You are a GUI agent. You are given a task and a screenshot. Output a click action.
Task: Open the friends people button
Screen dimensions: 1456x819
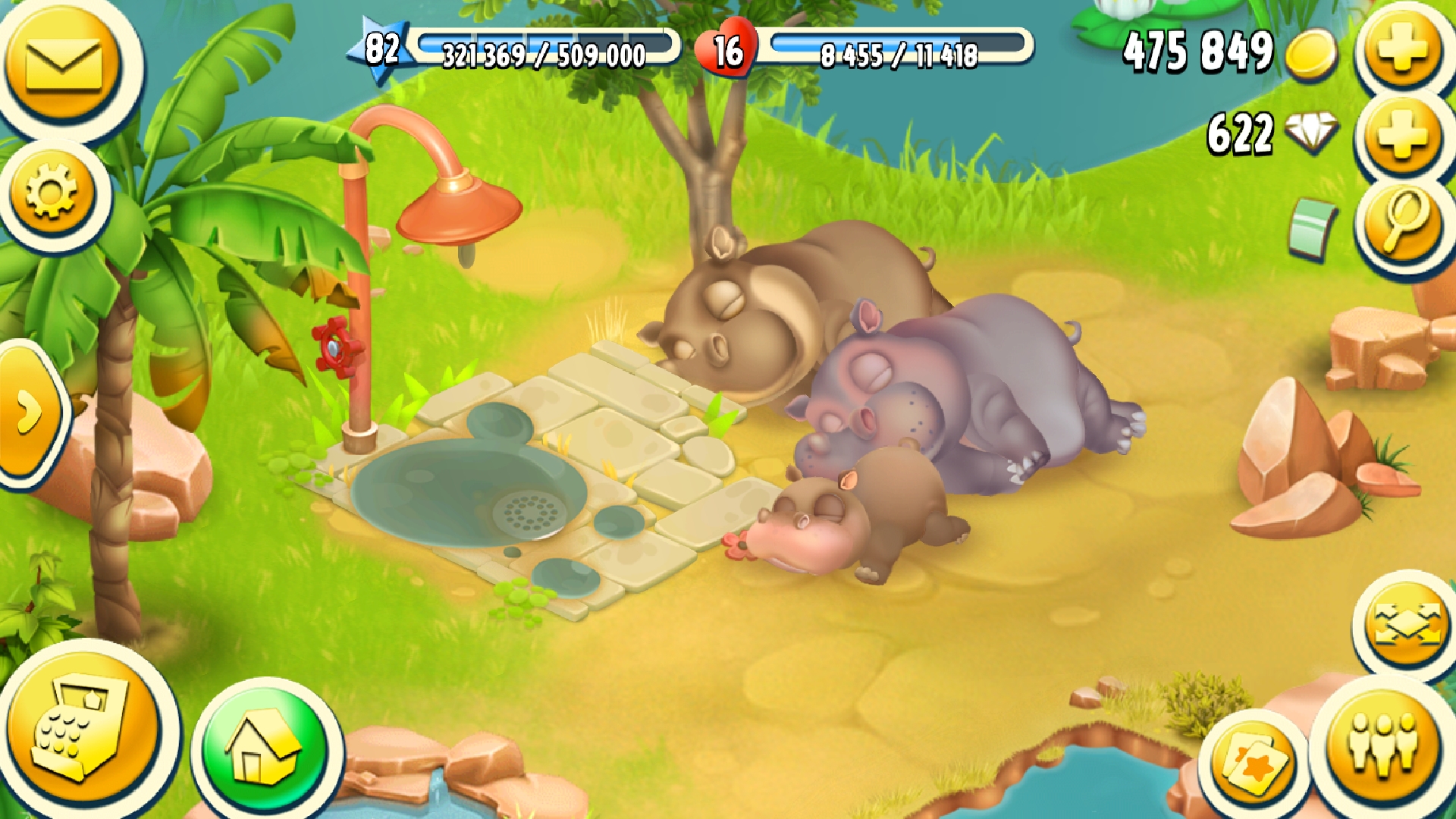point(1382,745)
